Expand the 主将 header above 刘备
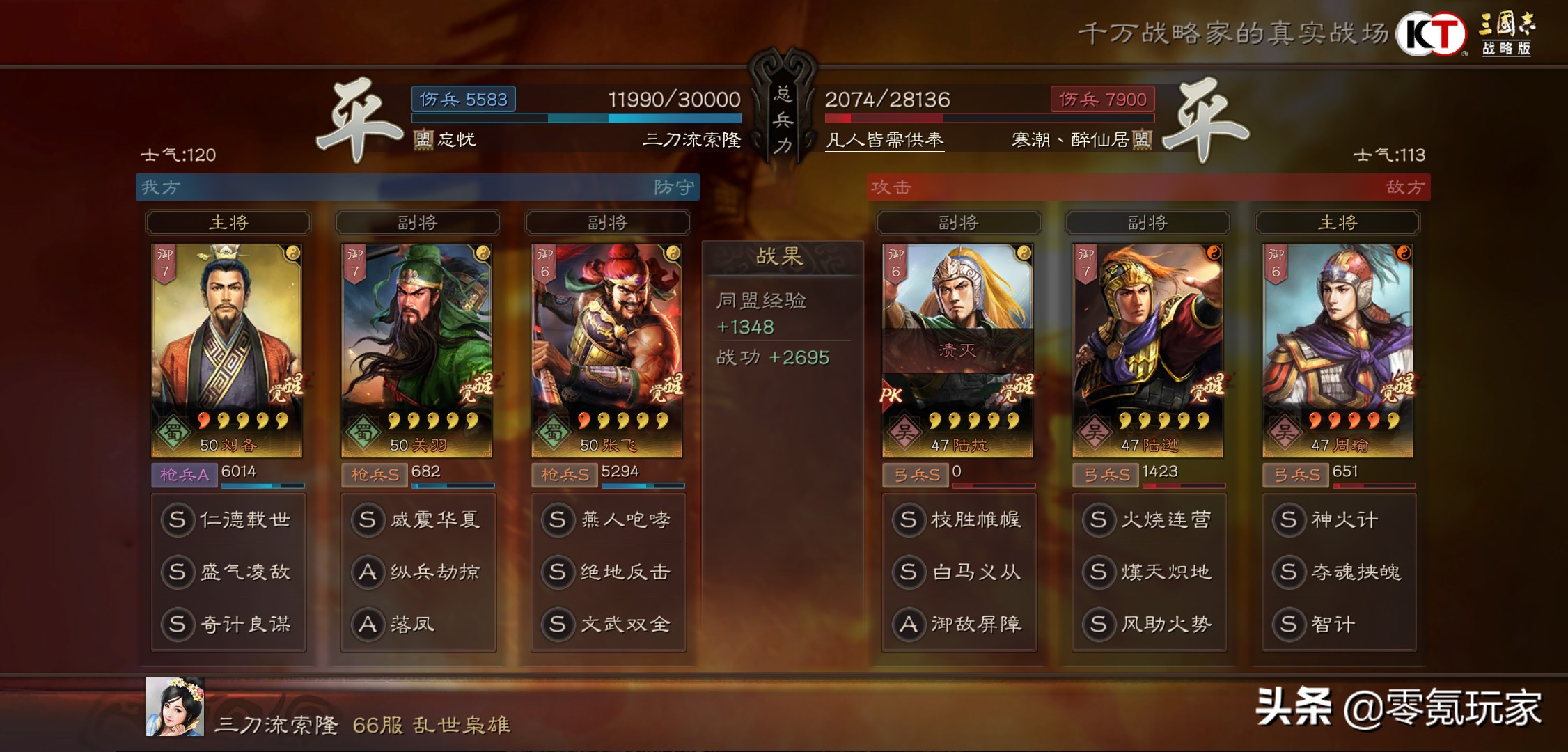The width and height of the screenshot is (1568, 752). pyautogui.click(x=228, y=223)
